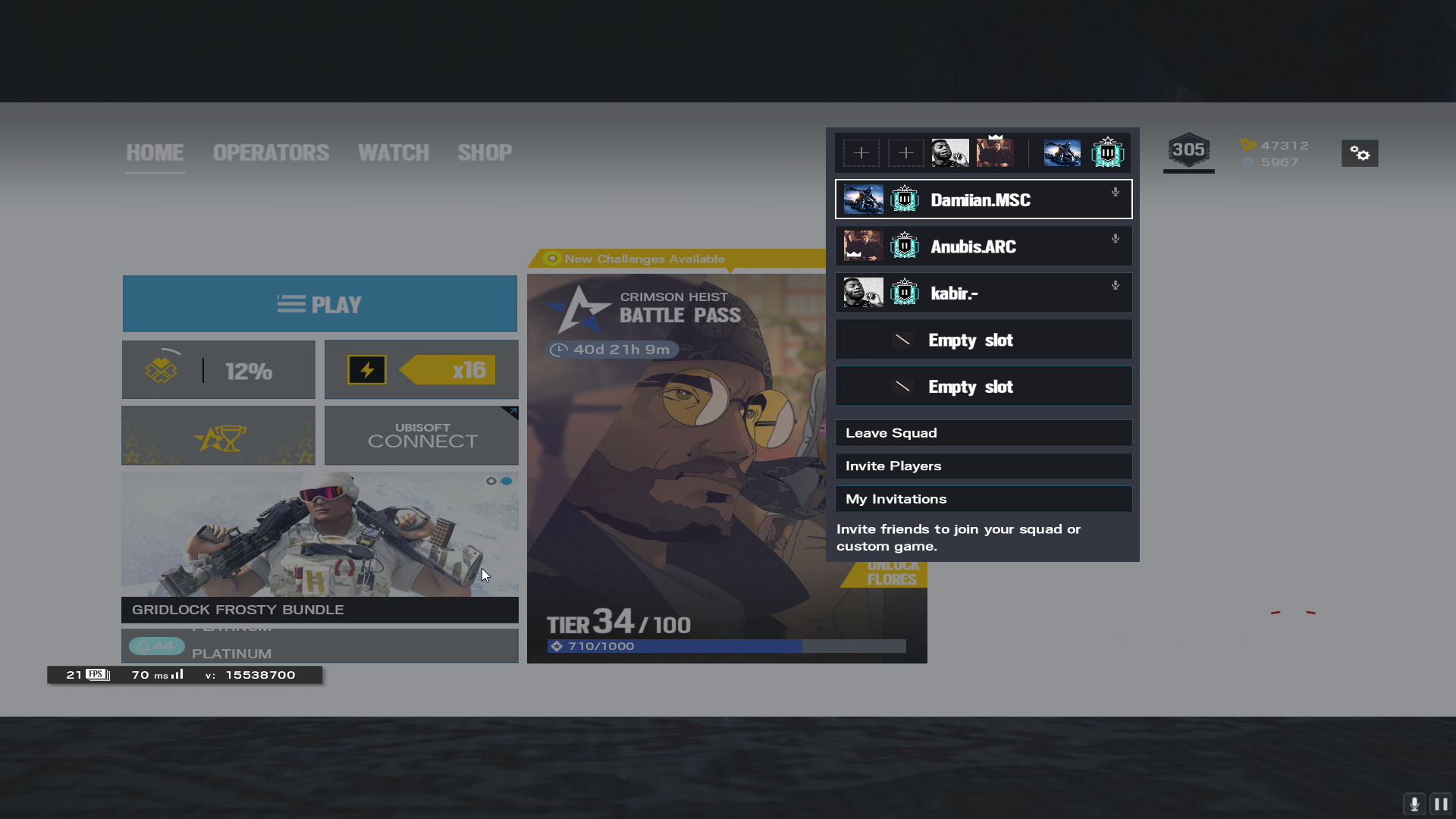Leave the current squad

click(983, 433)
